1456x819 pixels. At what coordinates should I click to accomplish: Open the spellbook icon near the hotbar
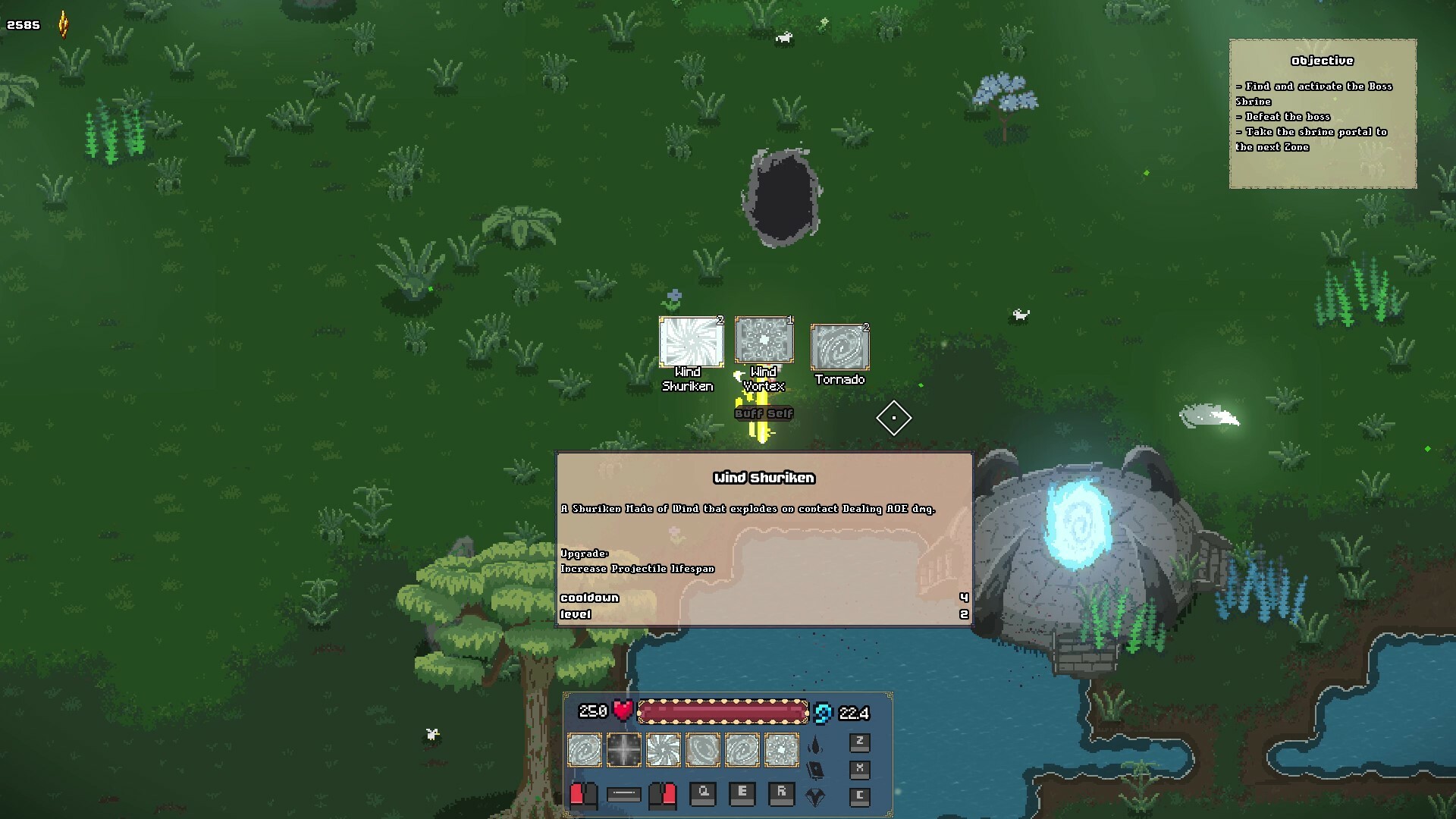click(816, 770)
